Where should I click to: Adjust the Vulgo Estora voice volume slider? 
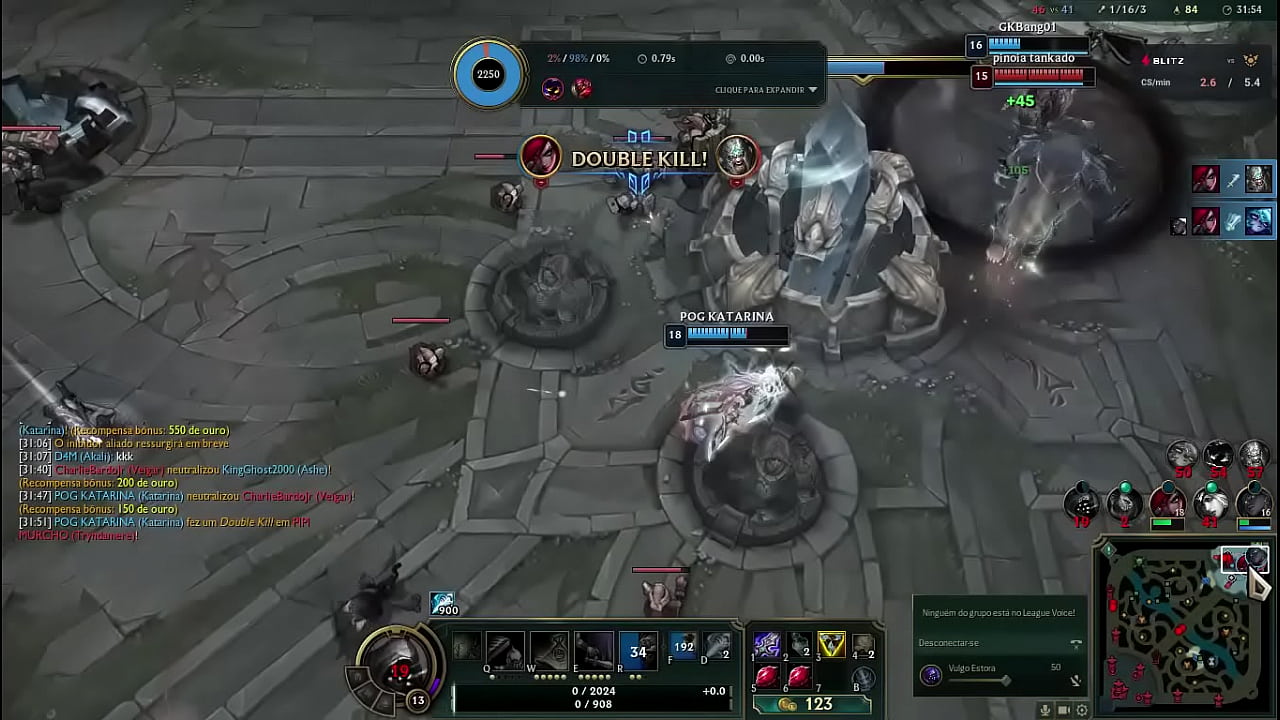click(x=1004, y=680)
